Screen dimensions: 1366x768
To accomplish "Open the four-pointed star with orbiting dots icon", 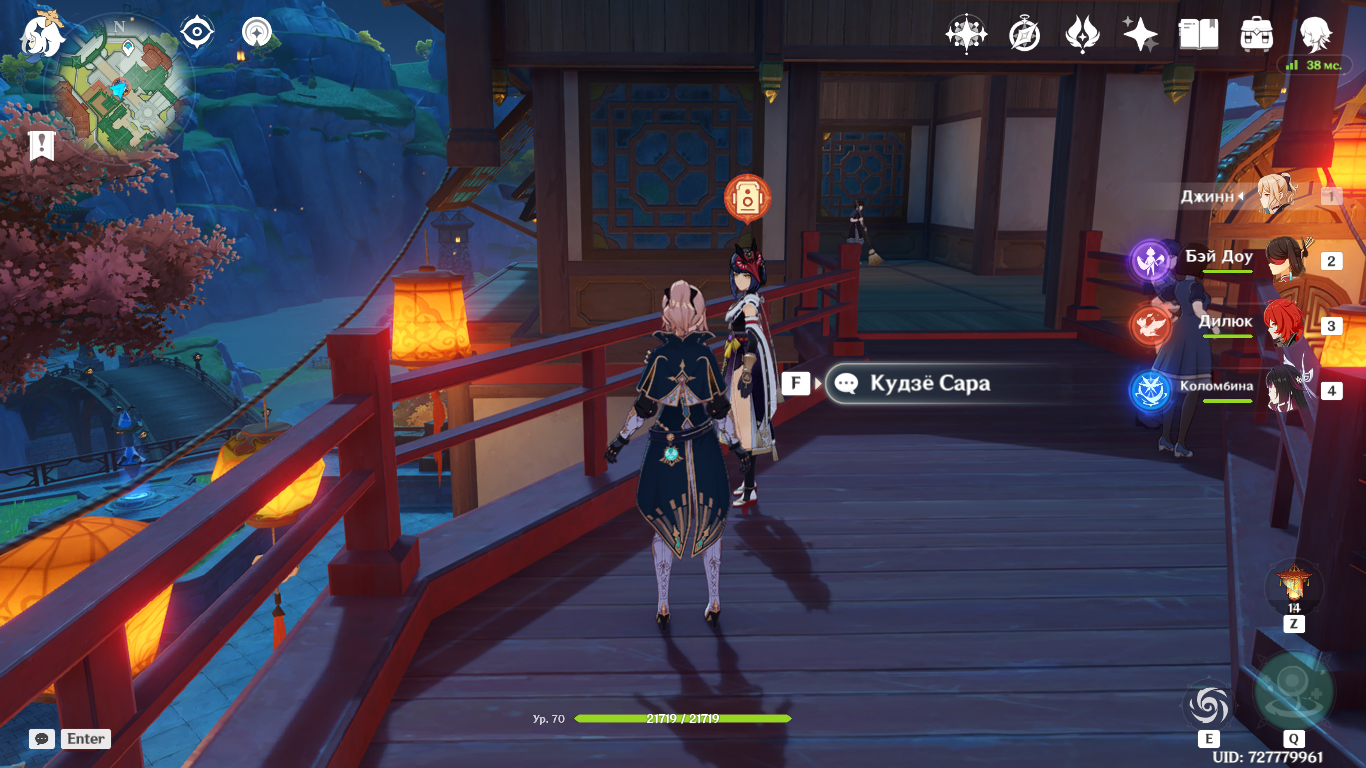I will tap(965, 35).
